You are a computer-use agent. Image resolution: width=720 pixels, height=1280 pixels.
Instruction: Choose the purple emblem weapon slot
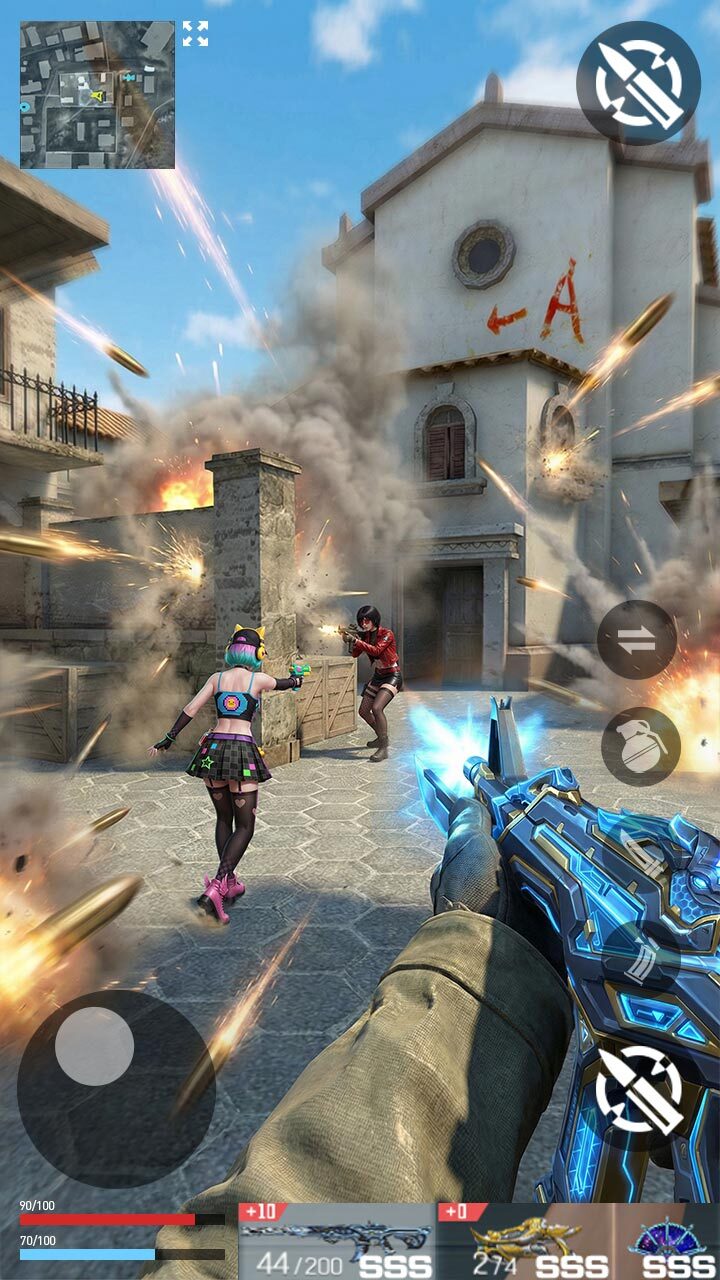click(668, 1241)
